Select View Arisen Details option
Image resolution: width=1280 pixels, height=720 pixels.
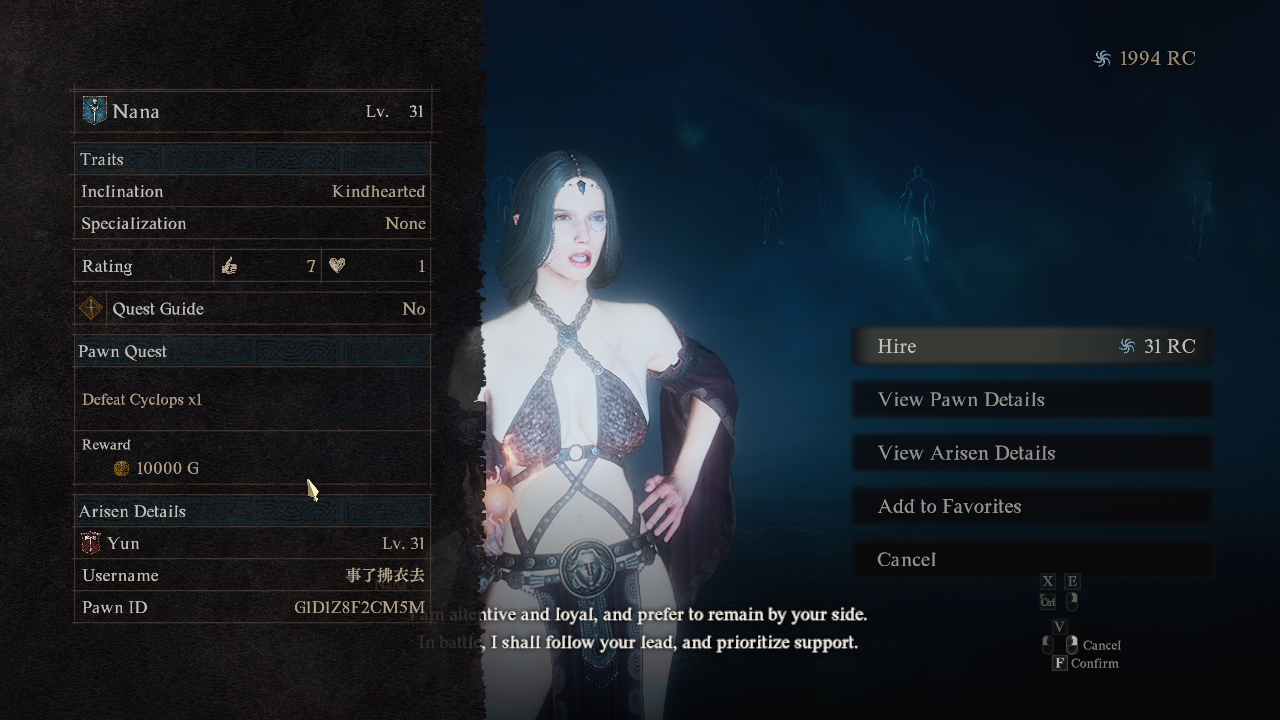[x=1030, y=453]
